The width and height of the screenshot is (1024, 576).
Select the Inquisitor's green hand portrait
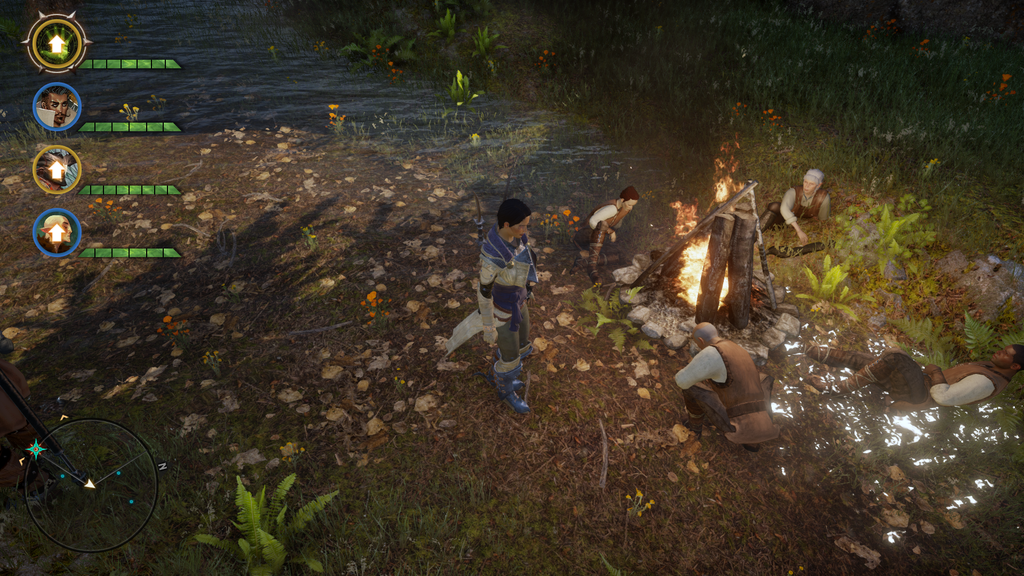pos(56,43)
